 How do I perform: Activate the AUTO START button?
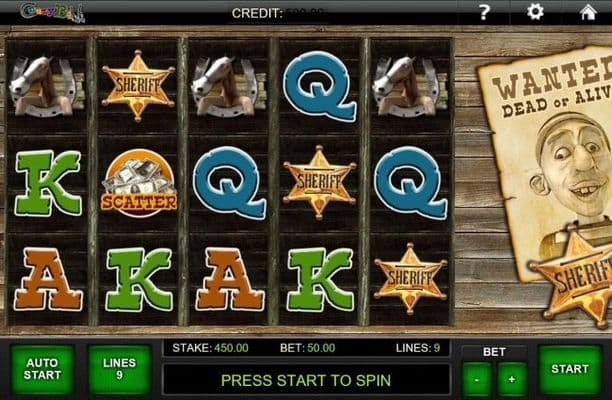point(42,369)
